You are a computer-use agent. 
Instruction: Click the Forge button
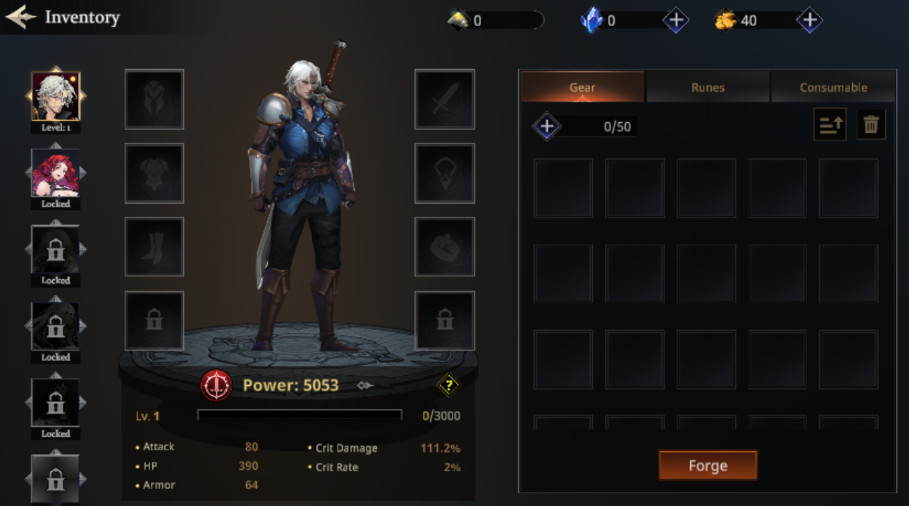707,465
